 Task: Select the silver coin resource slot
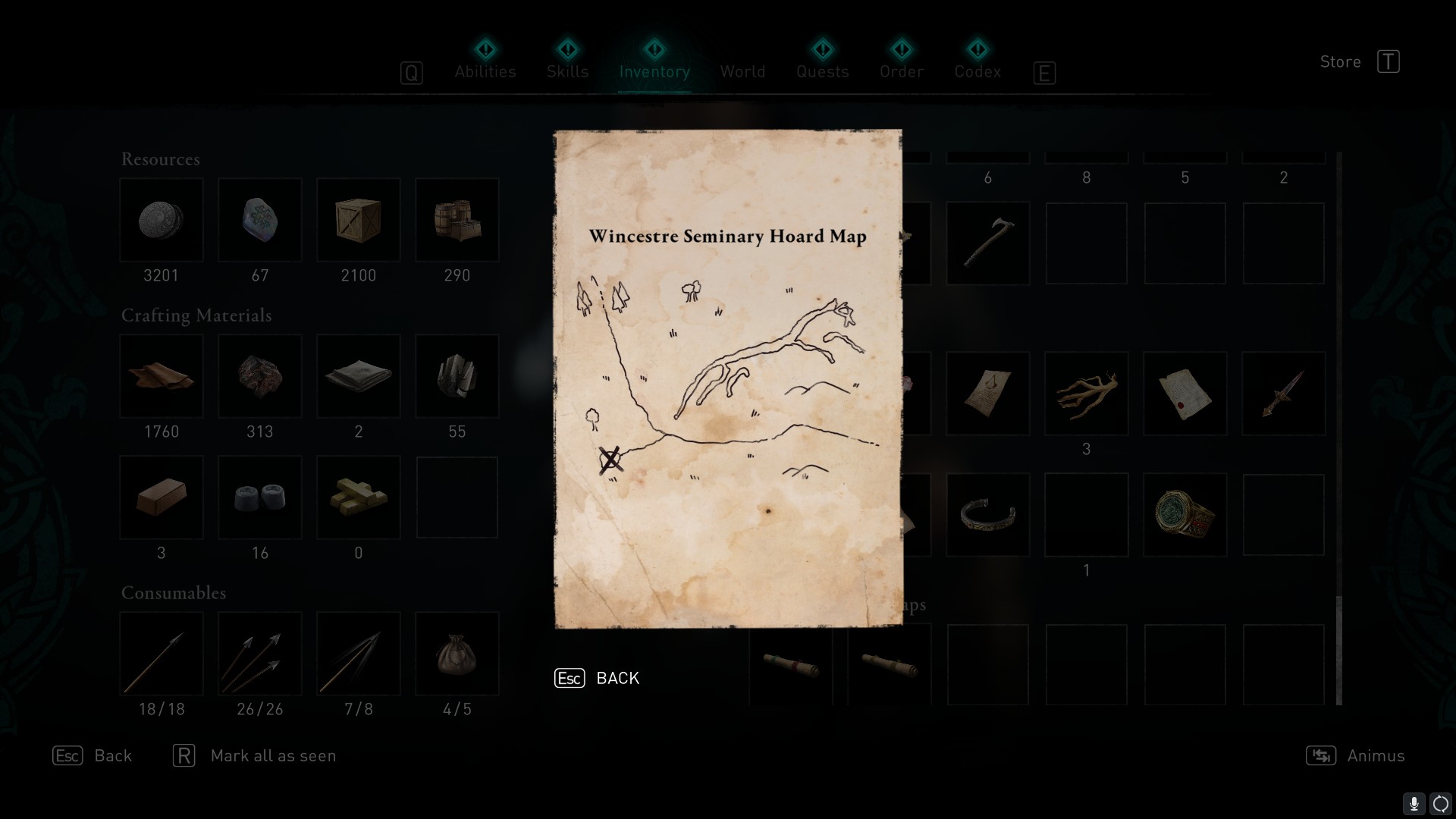(x=162, y=220)
